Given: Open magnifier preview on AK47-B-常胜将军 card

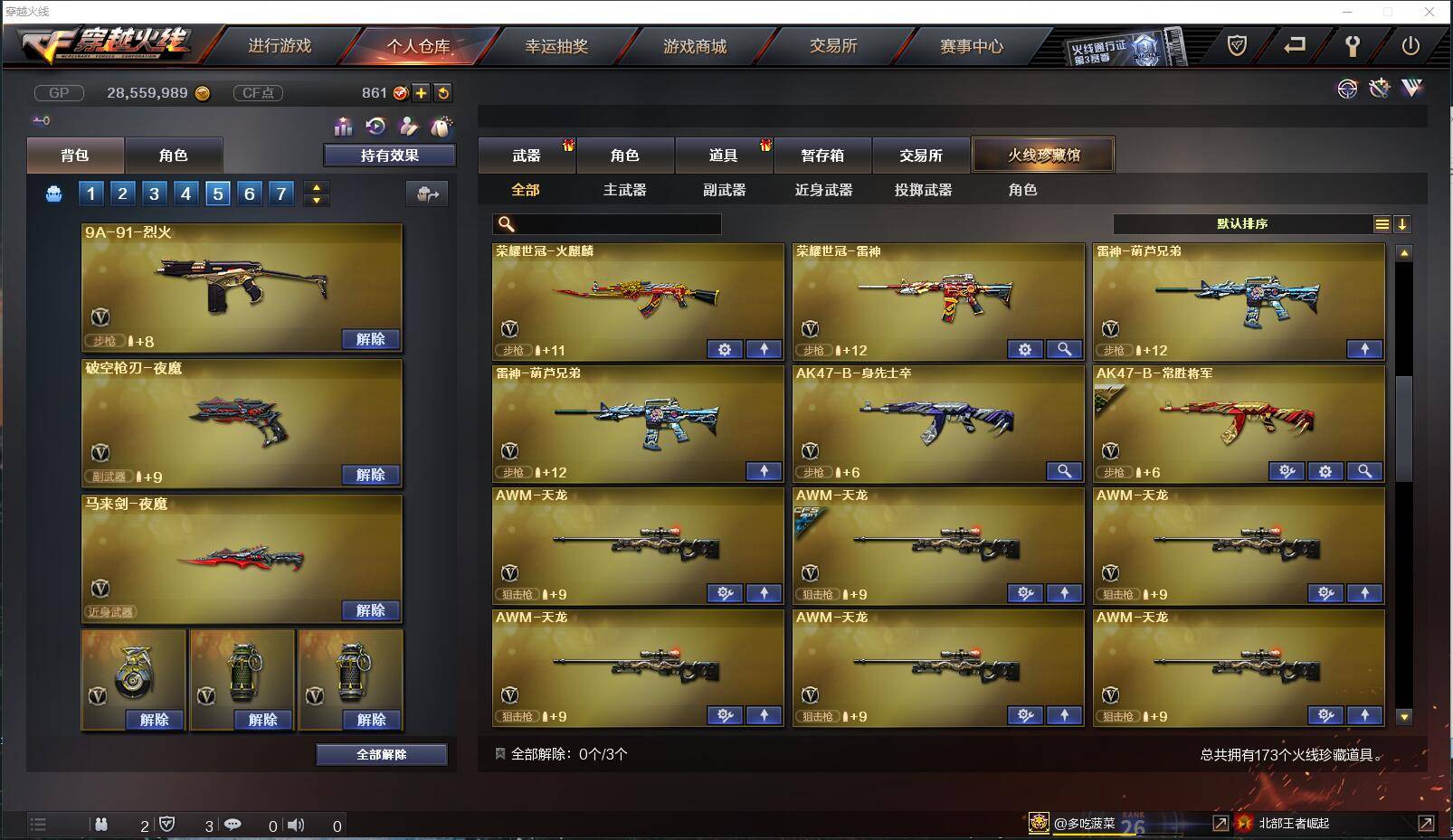Looking at the screenshot, I should [1366, 471].
